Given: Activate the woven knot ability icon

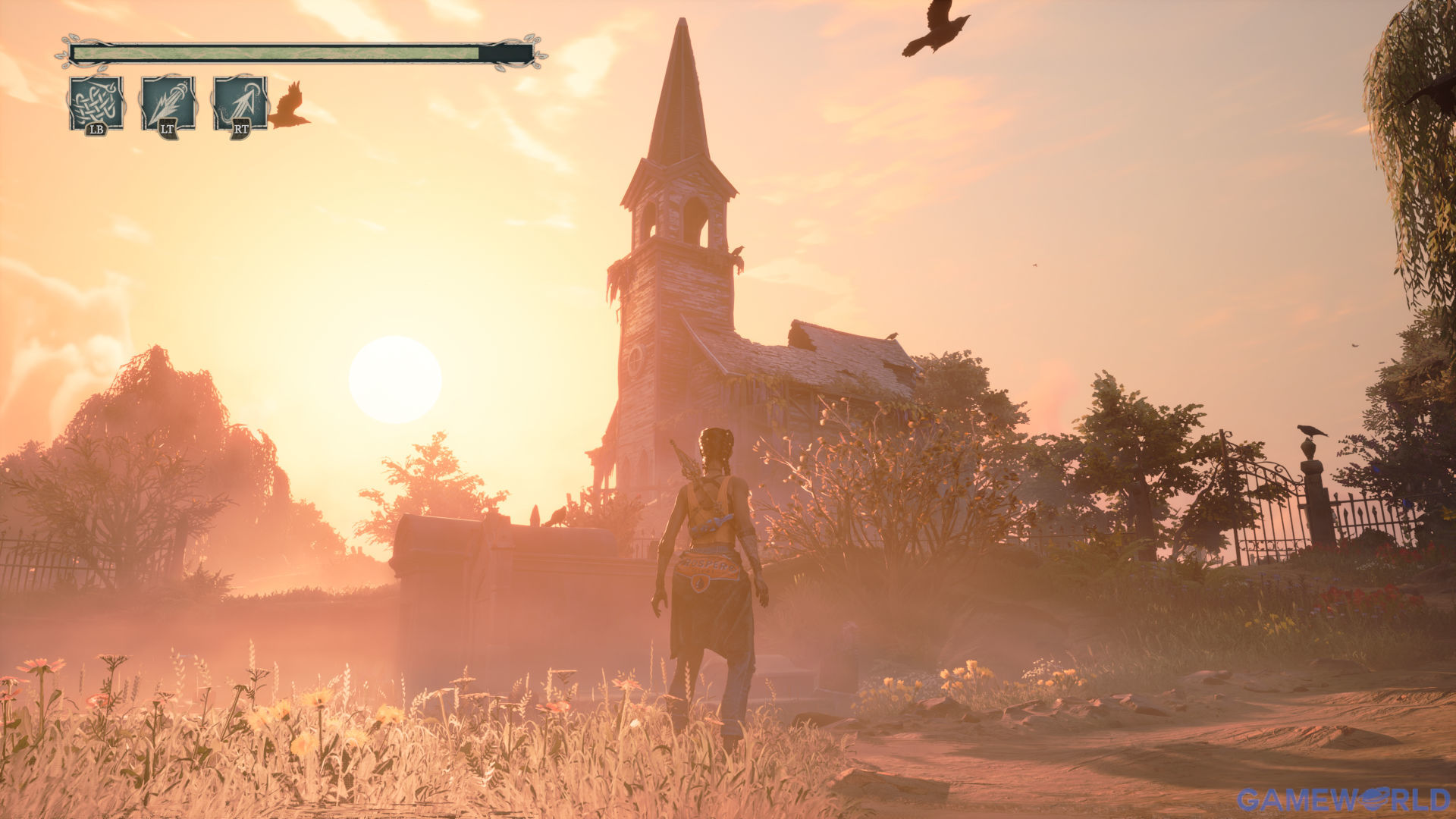Looking at the screenshot, I should [x=96, y=102].
